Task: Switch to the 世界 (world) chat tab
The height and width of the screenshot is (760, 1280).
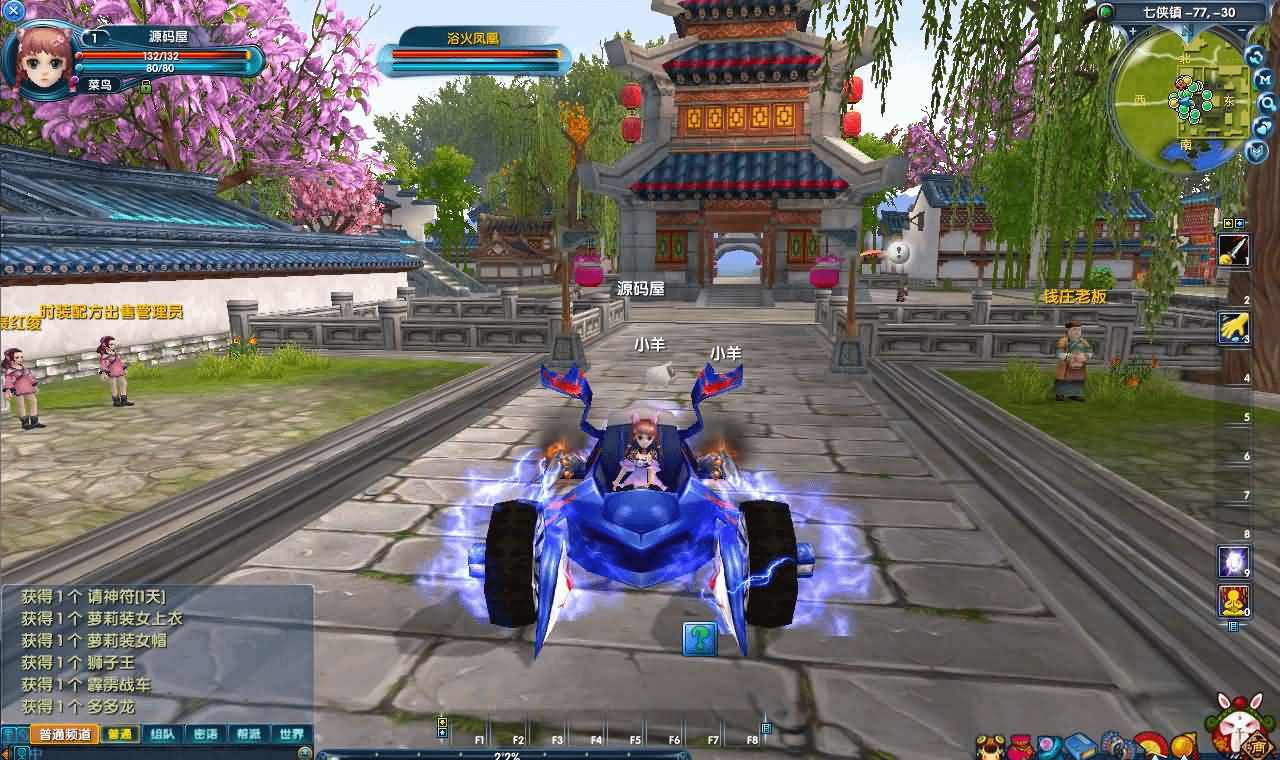Action: pyautogui.click(x=291, y=734)
